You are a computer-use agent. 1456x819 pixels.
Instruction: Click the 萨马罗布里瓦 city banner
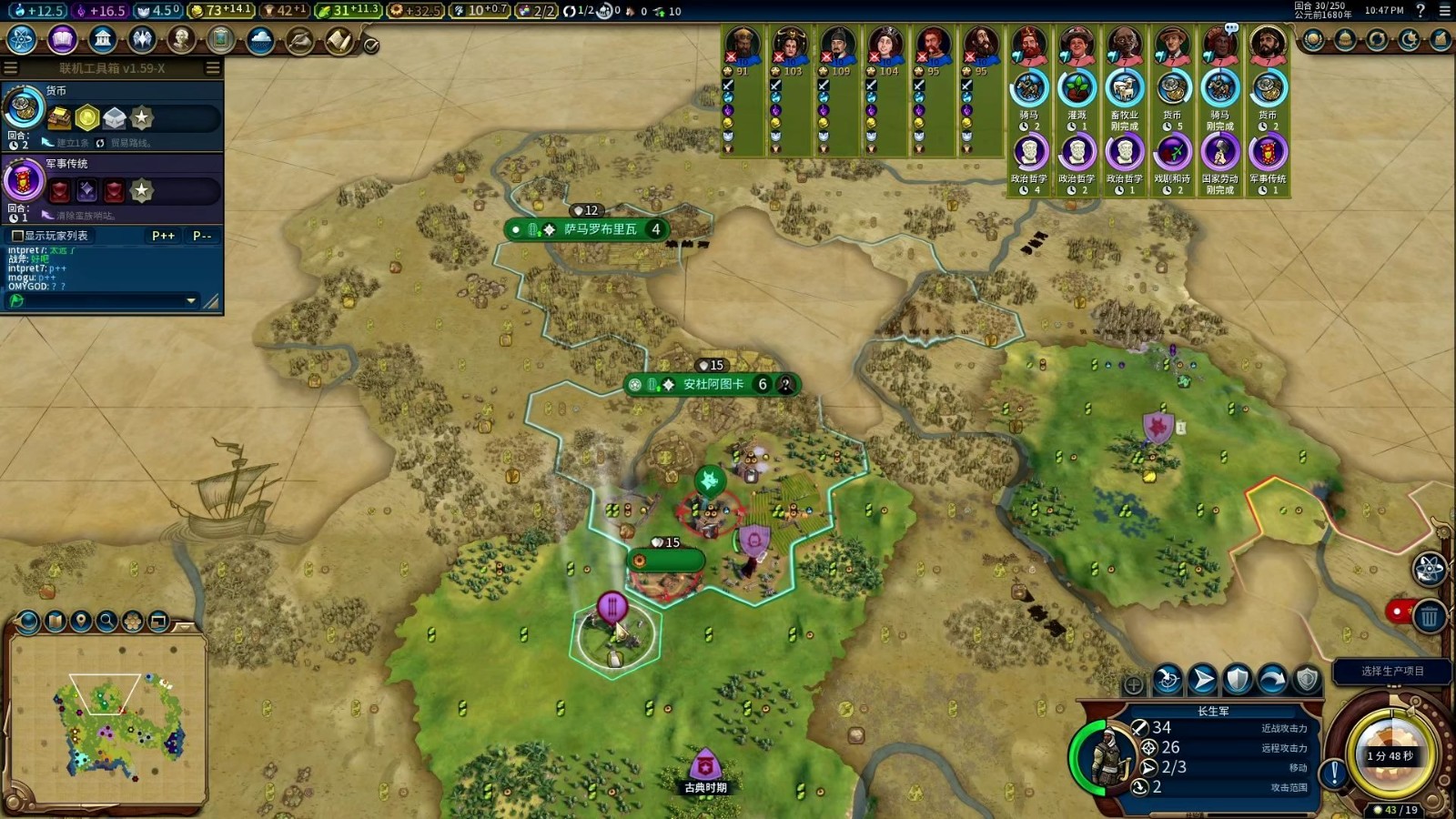tap(599, 229)
